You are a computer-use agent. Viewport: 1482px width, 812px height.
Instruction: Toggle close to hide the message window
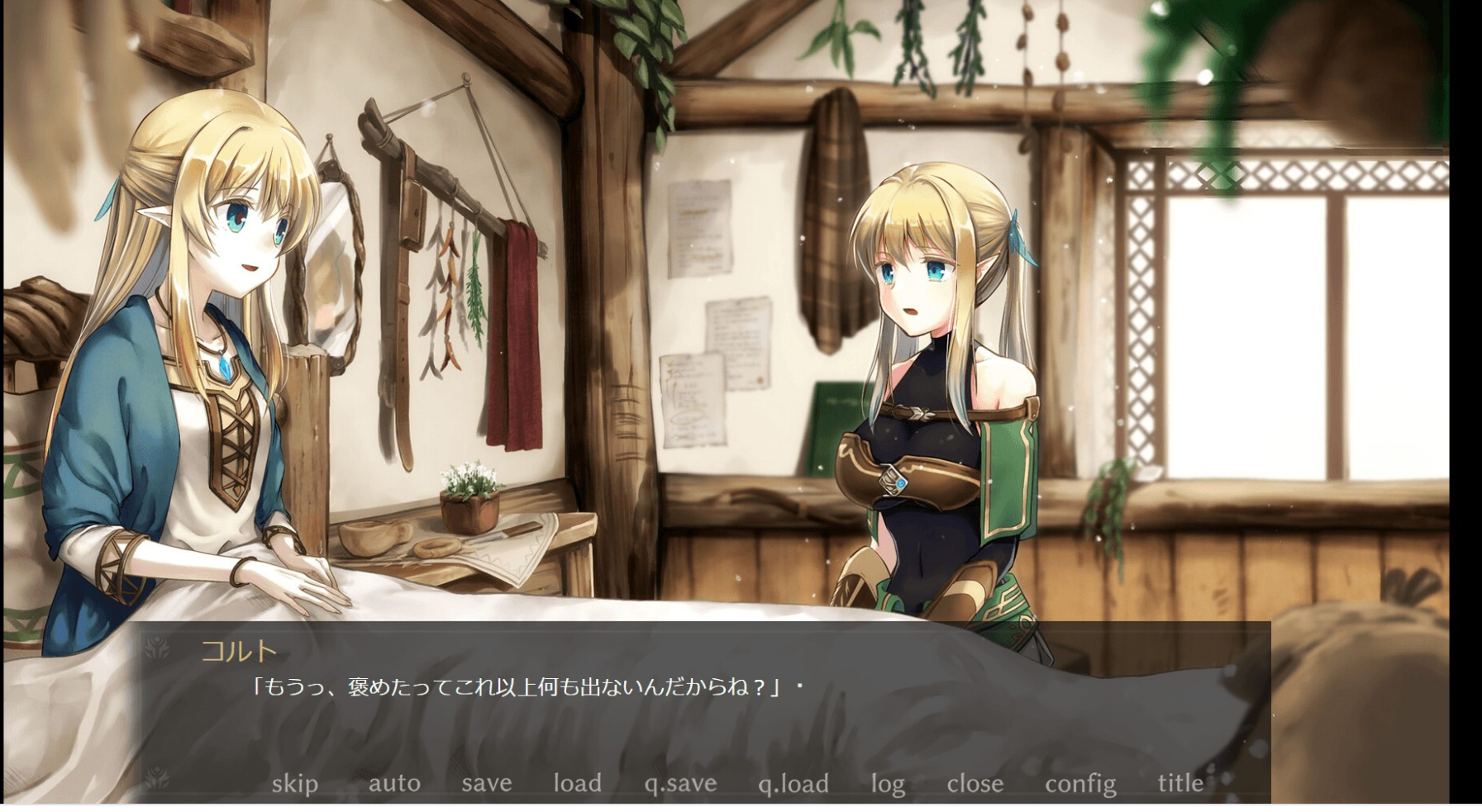(x=975, y=783)
